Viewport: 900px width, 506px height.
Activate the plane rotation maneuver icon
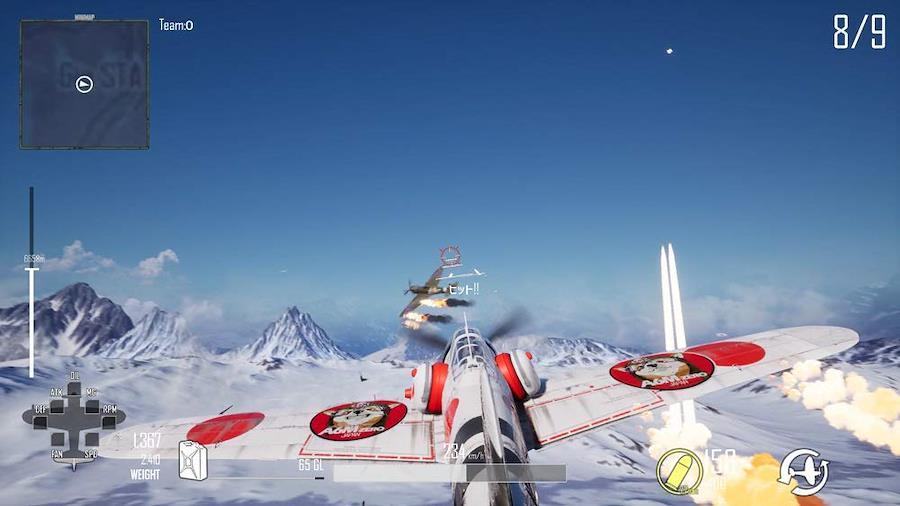coord(803,471)
